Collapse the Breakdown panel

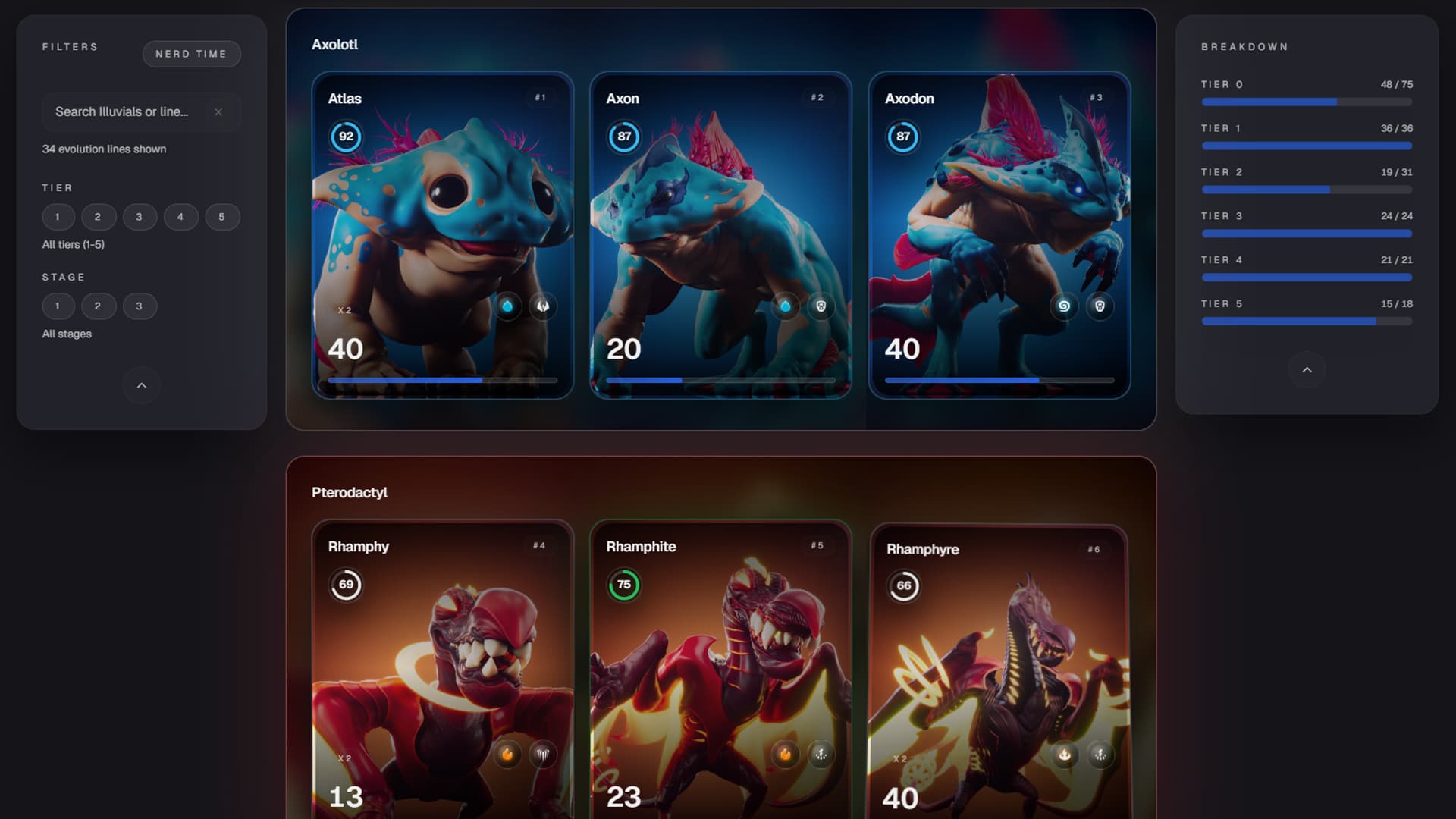(x=1307, y=370)
